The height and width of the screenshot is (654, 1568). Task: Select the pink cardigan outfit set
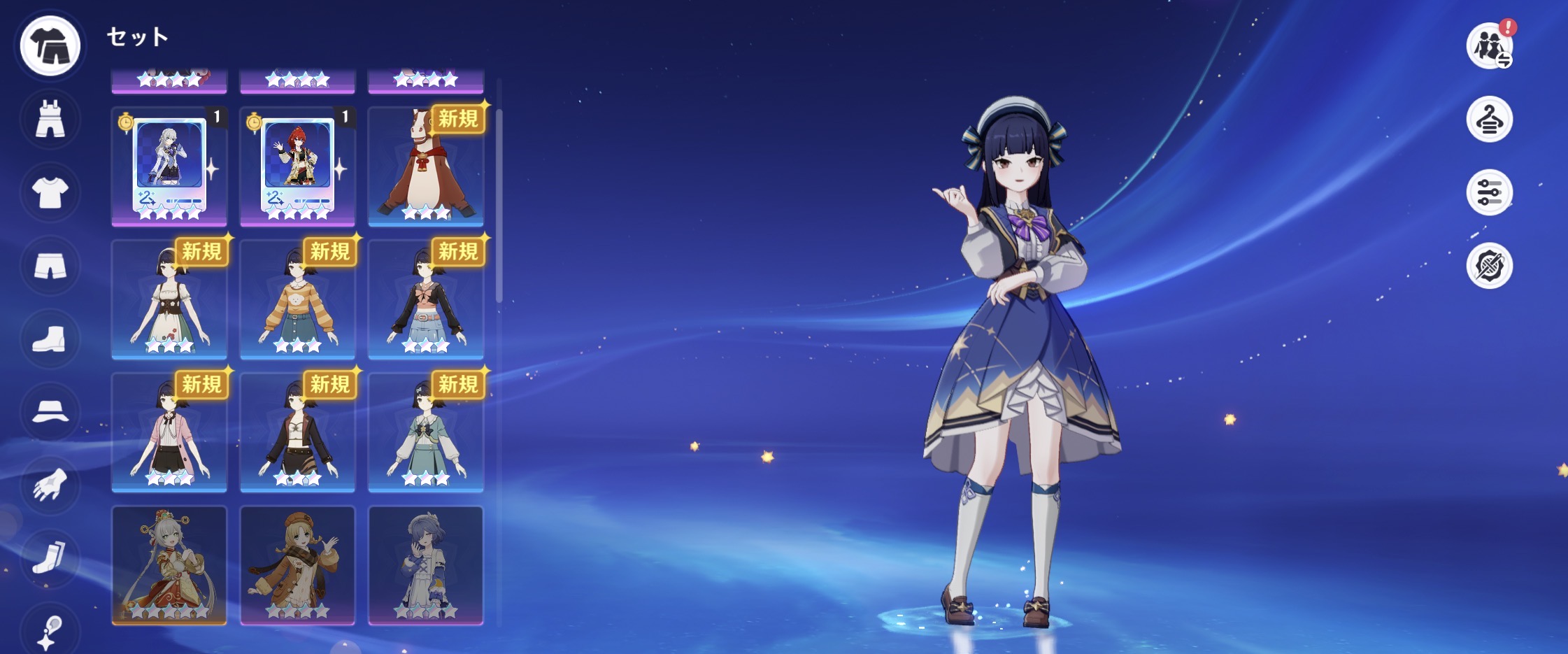tap(169, 432)
